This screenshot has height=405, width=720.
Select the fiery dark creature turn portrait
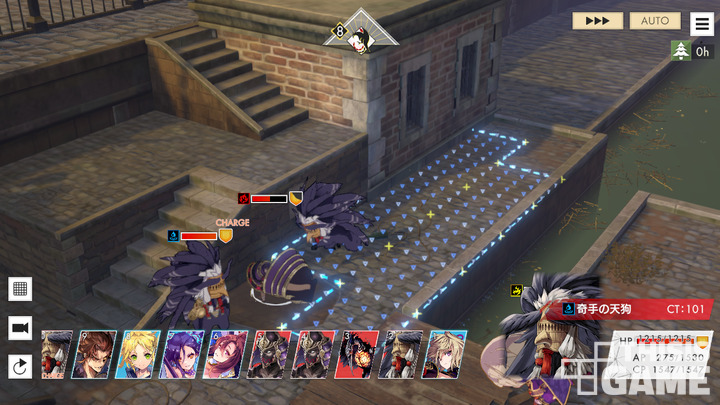point(356,354)
